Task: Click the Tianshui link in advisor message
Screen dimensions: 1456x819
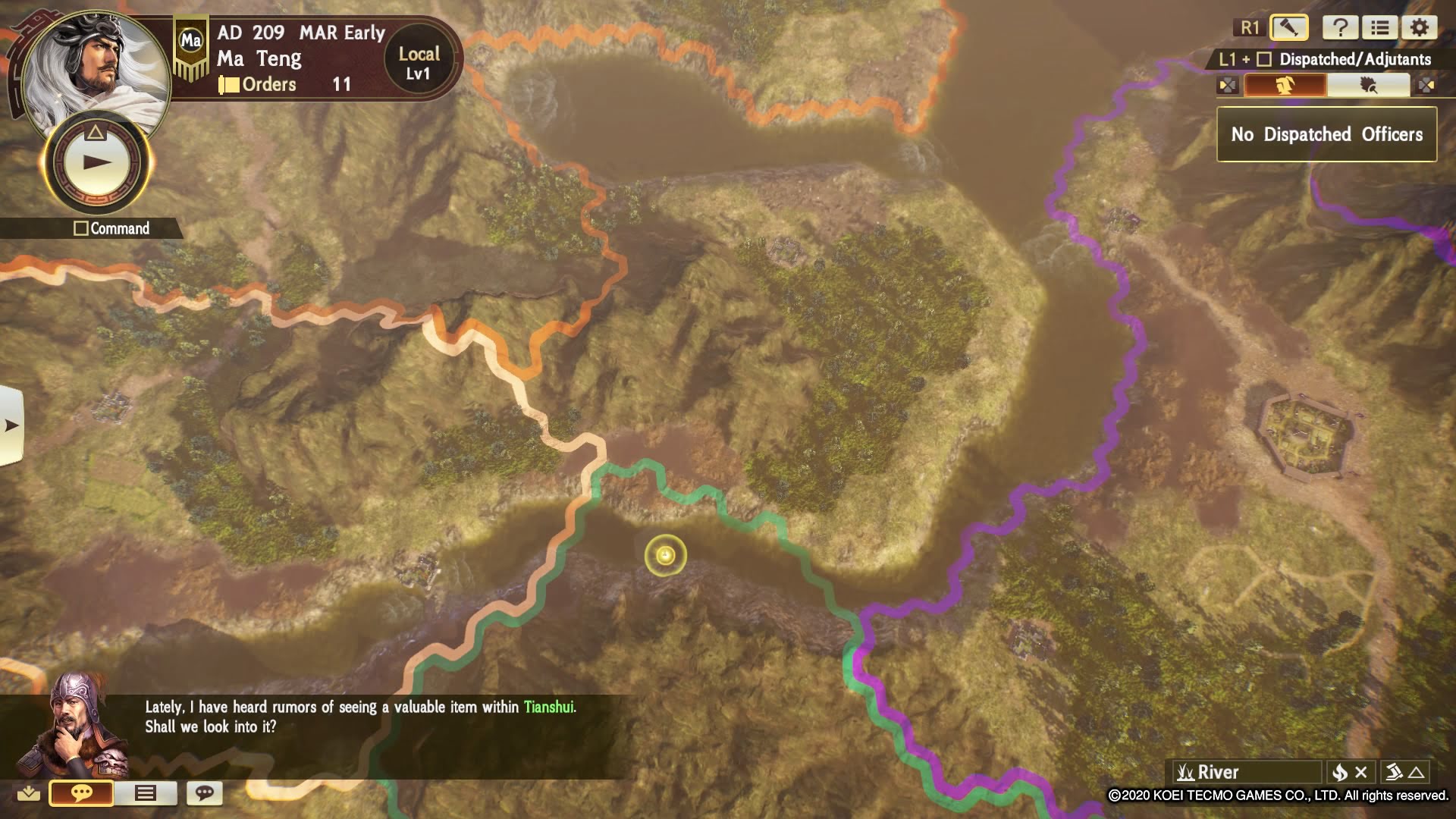Action: point(549,707)
